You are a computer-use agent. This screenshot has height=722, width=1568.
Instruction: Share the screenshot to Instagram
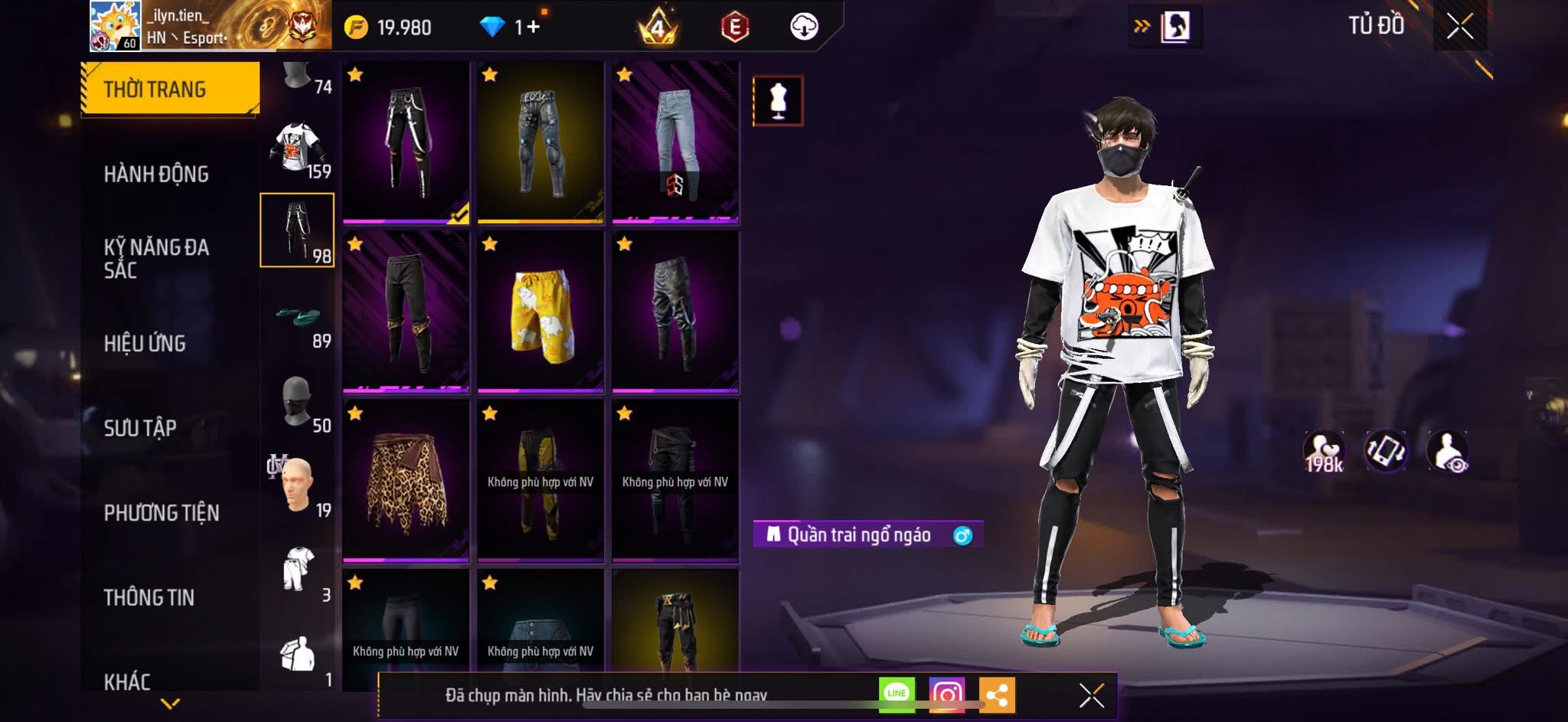click(x=947, y=693)
